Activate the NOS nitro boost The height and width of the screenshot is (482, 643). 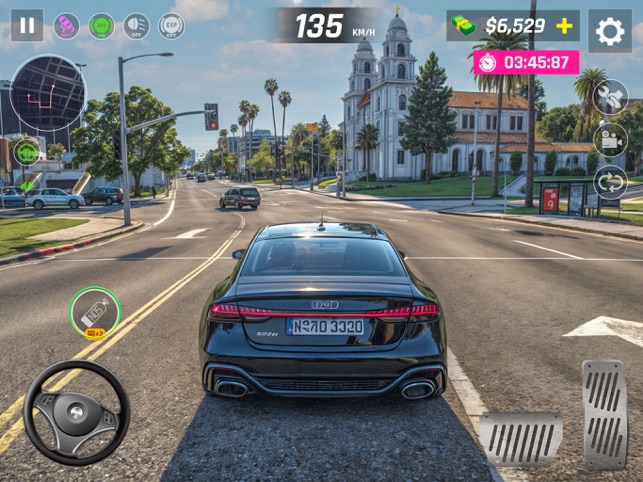click(x=95, y=313)
